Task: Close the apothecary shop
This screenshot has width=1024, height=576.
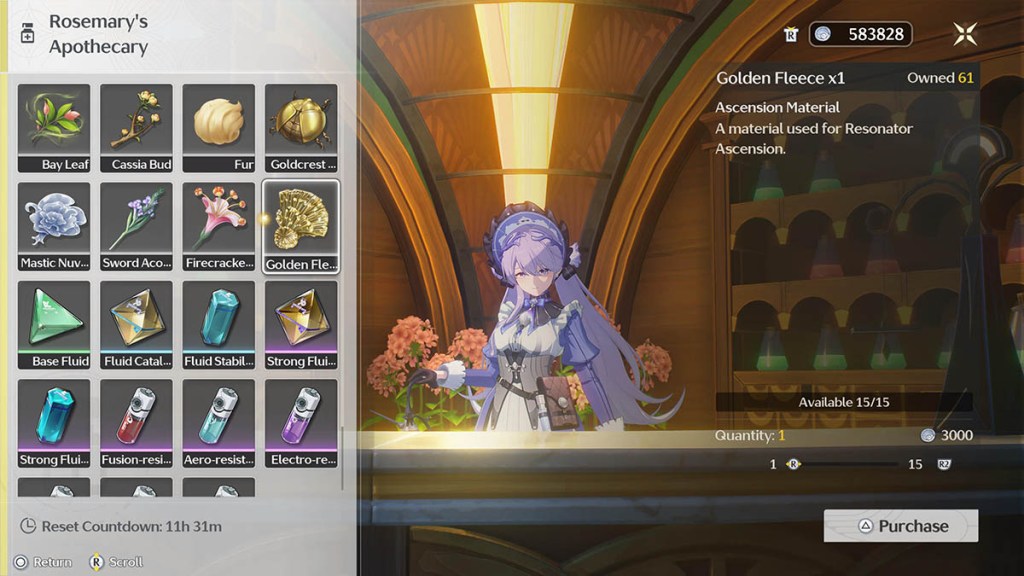Action: coord(965,34)
